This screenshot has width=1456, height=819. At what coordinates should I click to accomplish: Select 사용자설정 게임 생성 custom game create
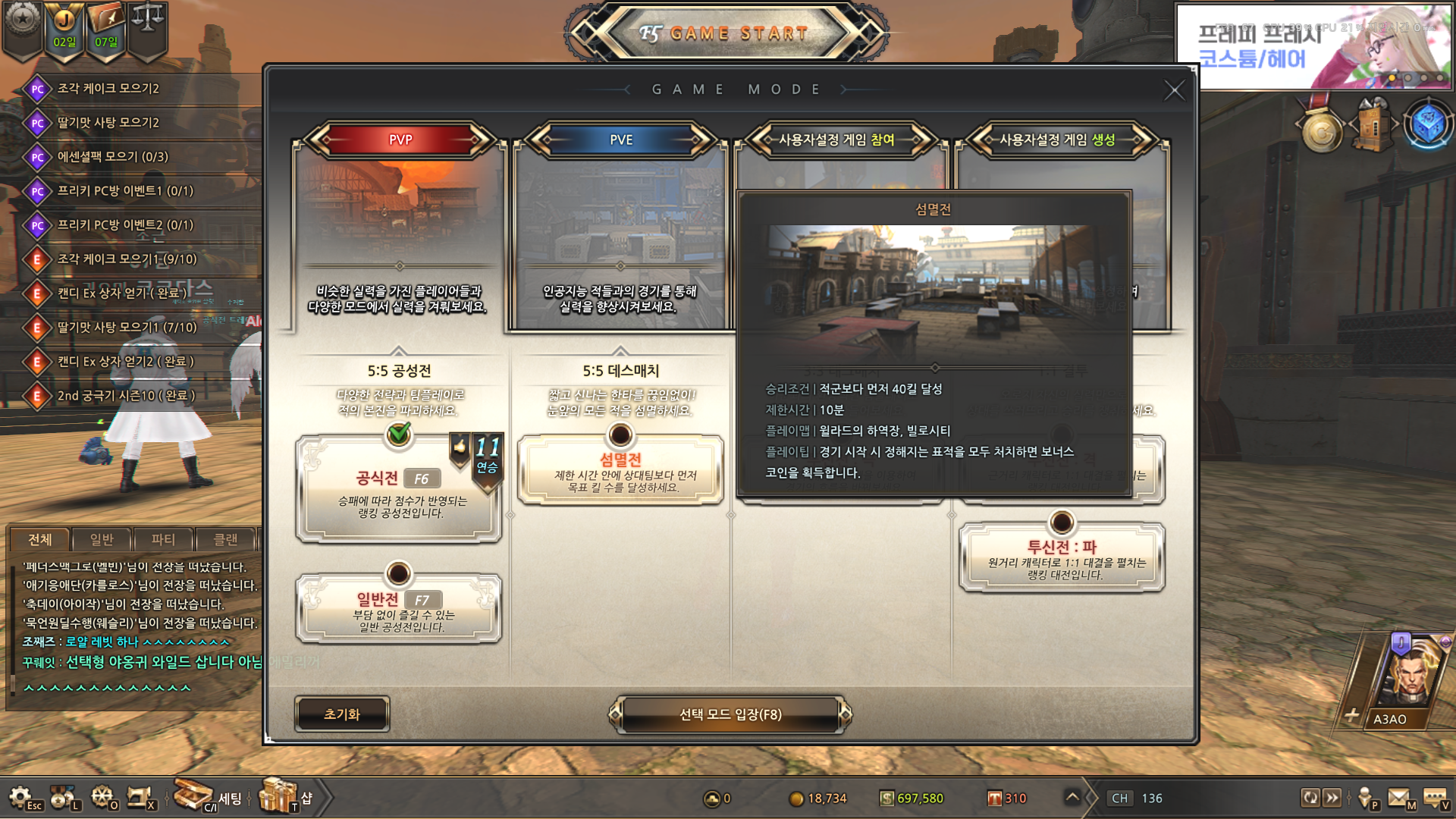pos(1057,140)
